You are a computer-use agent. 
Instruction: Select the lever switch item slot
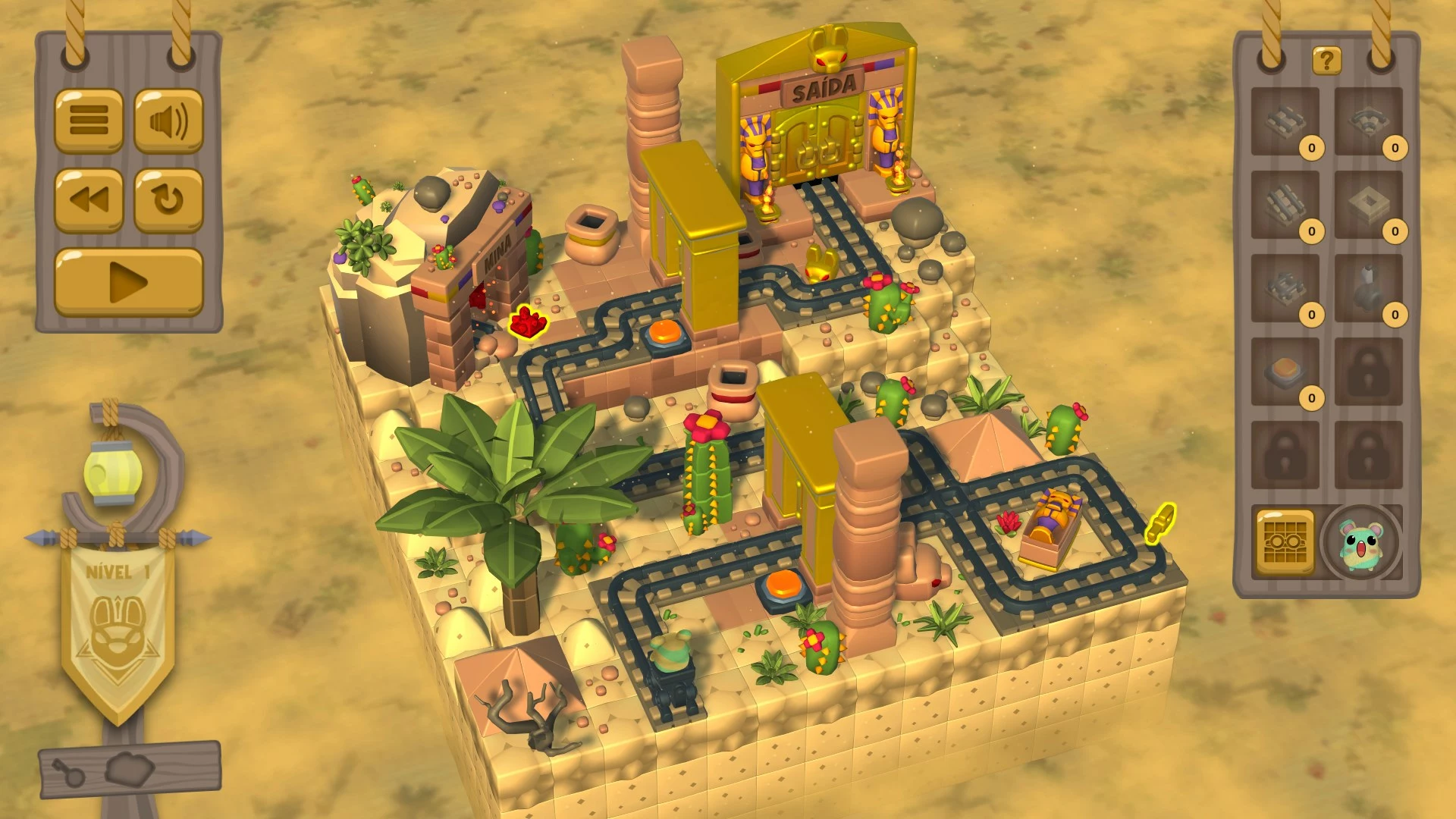[x=1368, y=288]
